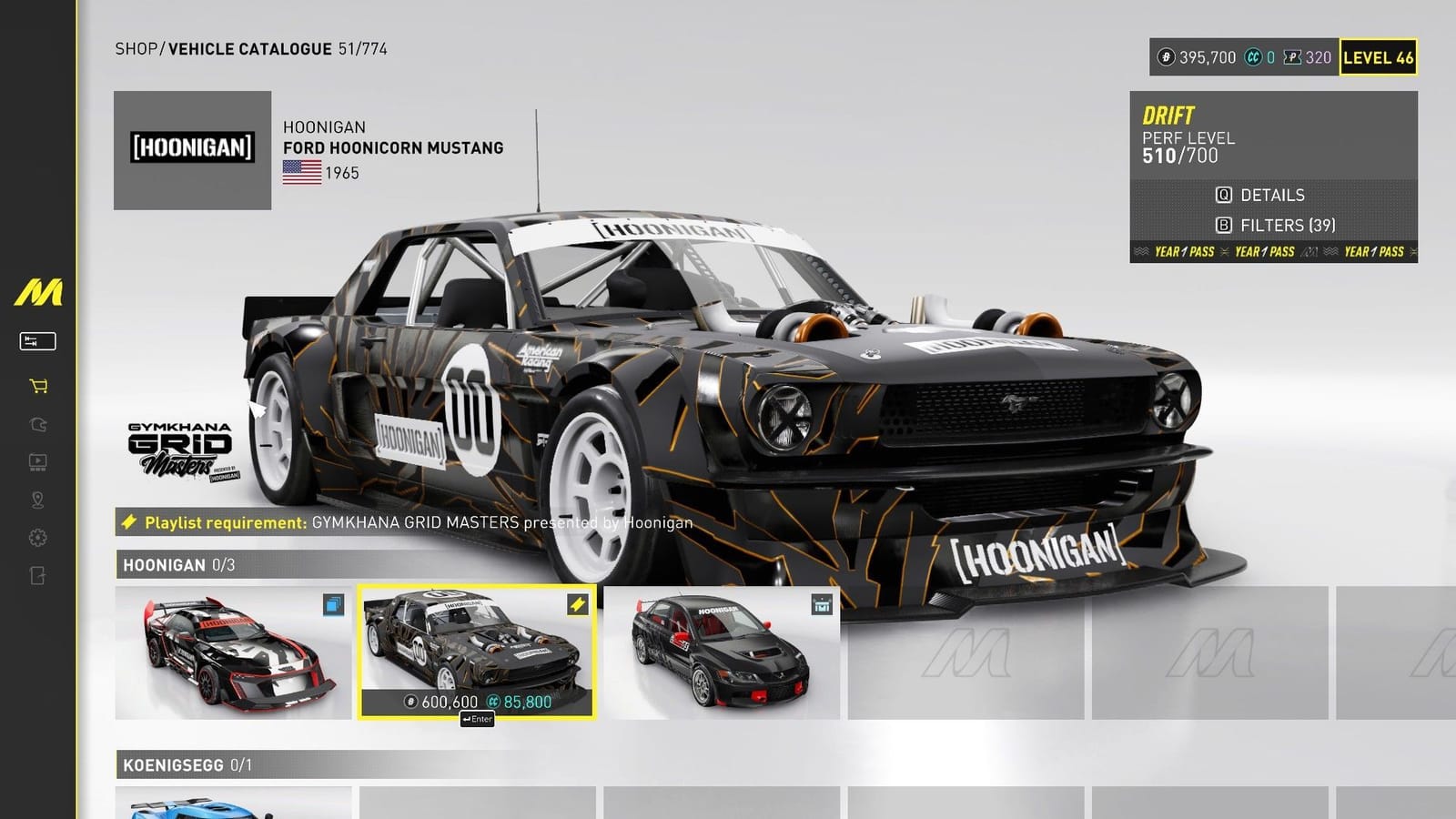1456x819 pixels.
Task: Click the lightning badge on the selected Hoonicorn thumbnail
Action: click(x=575, y=602)
